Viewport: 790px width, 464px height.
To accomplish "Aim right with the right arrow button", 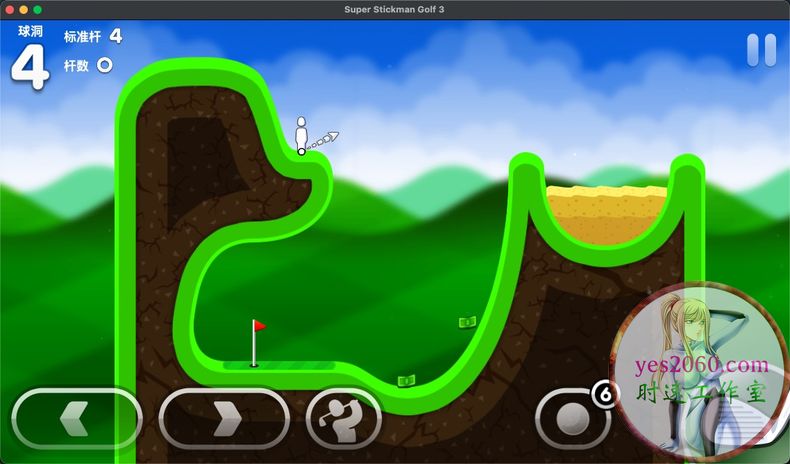I will [x=224, y=418].
